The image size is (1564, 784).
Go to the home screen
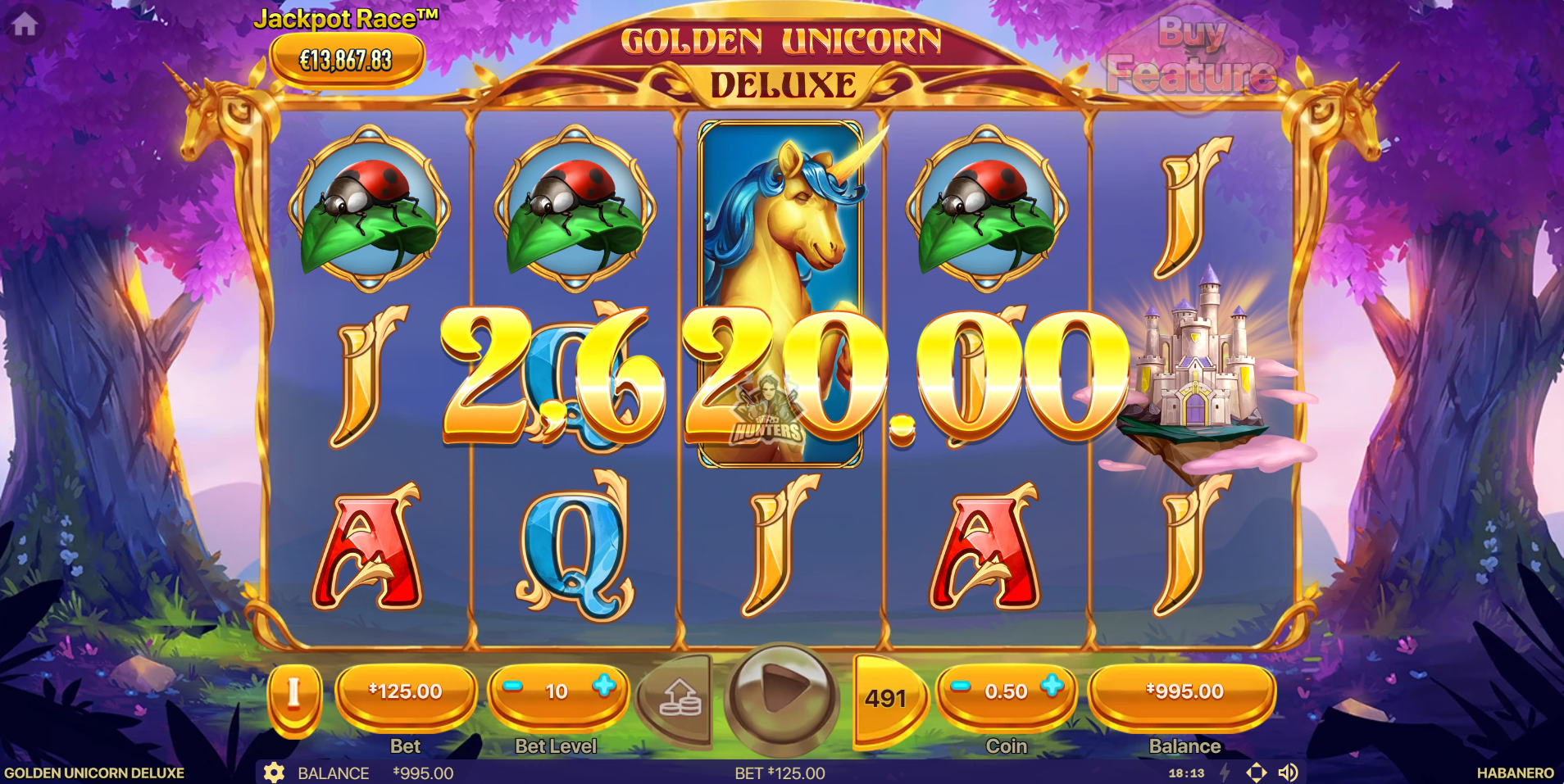pyautogui.click(x=24, y=25)
